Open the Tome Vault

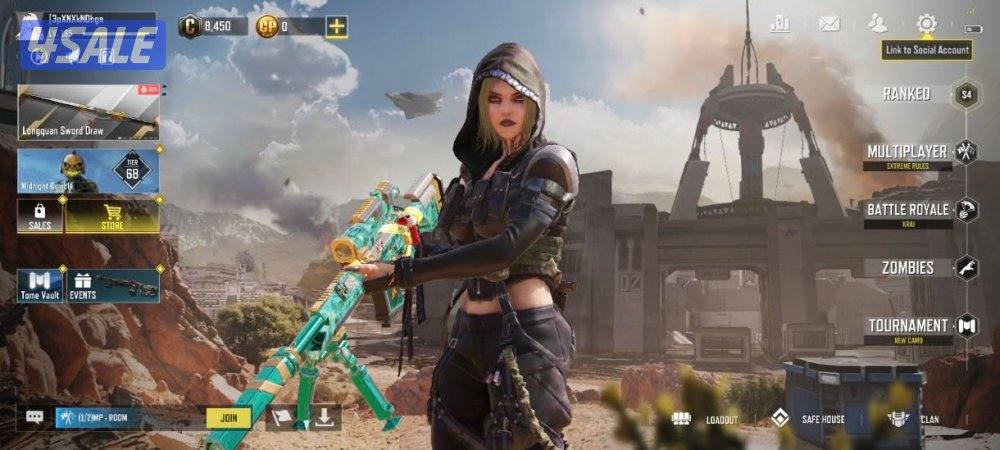click(x=40, y=285)
